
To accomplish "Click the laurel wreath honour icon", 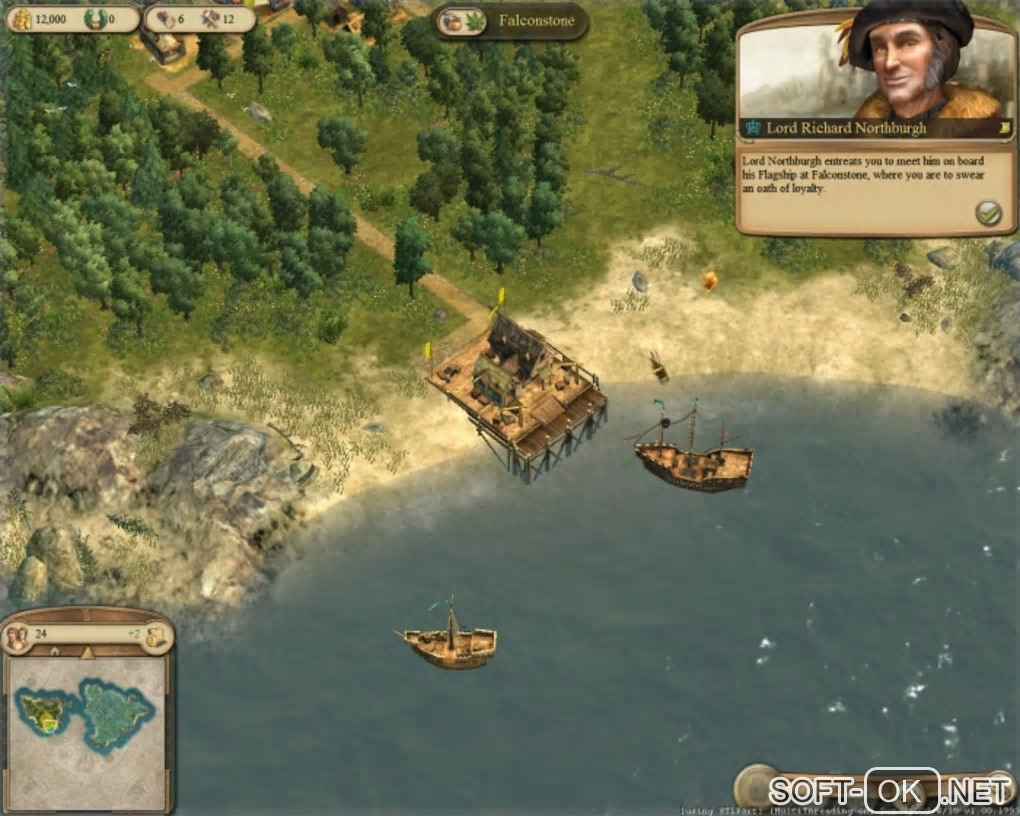I will [96, 18].
